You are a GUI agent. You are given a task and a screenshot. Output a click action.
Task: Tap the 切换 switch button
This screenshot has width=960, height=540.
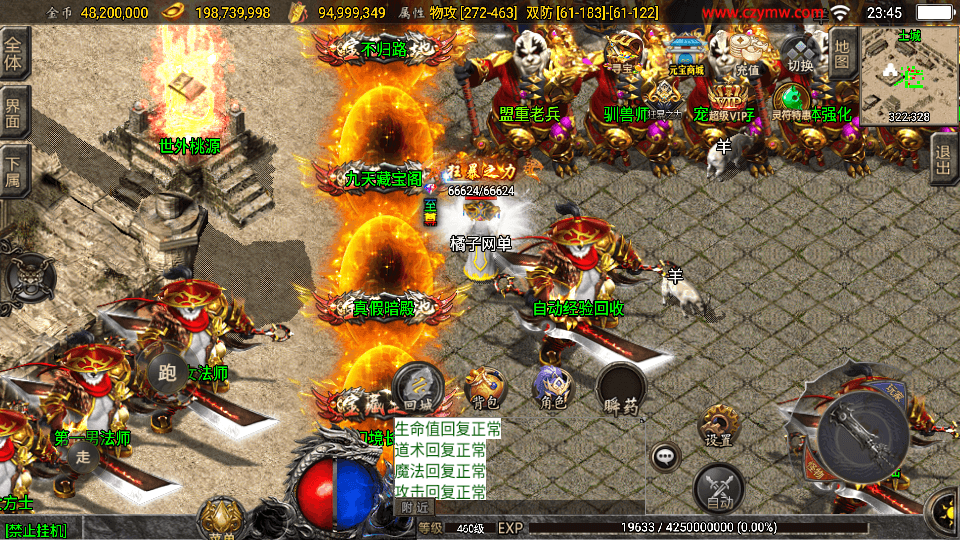(x=800, y=54)
